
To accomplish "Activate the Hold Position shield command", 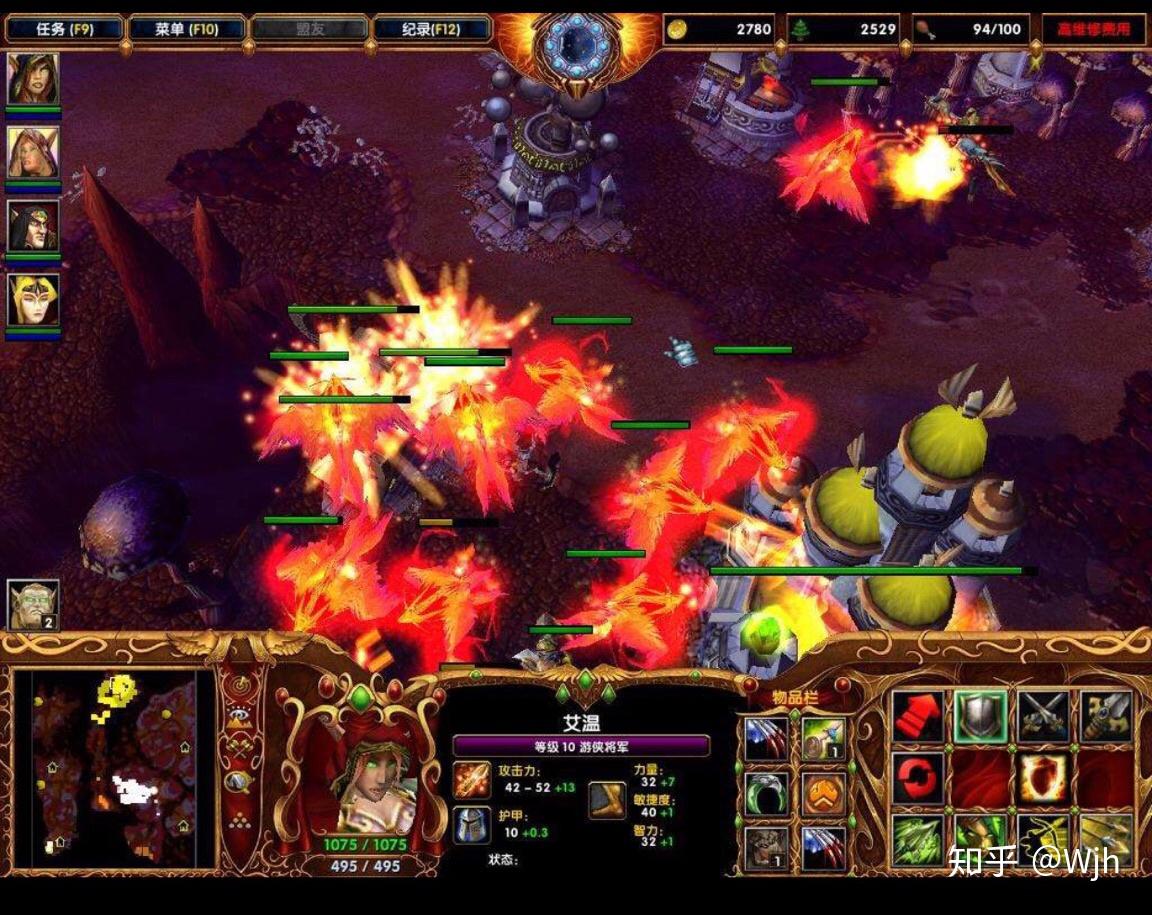I will [980, 716].
